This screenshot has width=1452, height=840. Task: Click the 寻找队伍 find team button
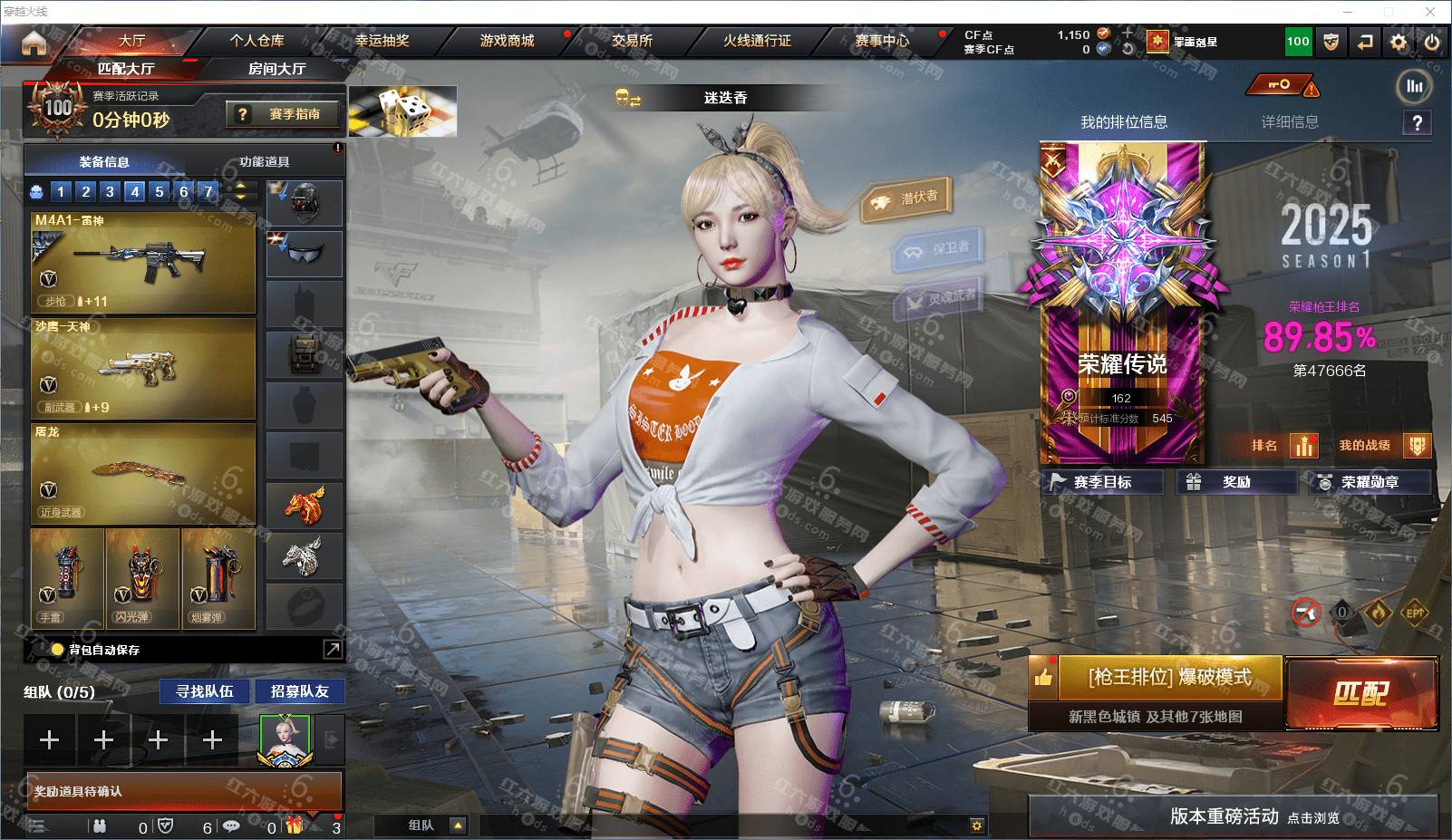(205, 691)
